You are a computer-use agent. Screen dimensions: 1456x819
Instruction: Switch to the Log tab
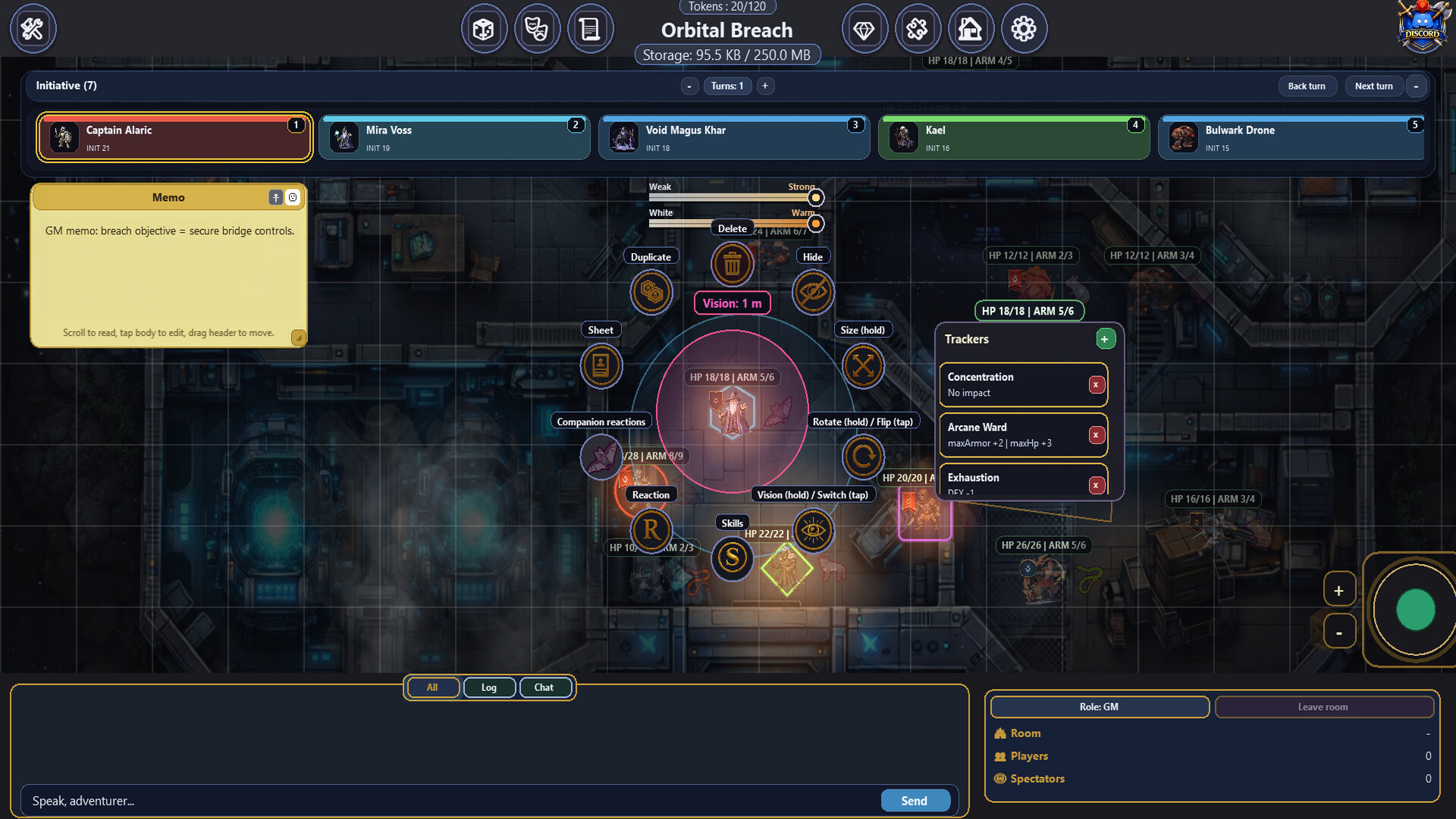point(489,687)
